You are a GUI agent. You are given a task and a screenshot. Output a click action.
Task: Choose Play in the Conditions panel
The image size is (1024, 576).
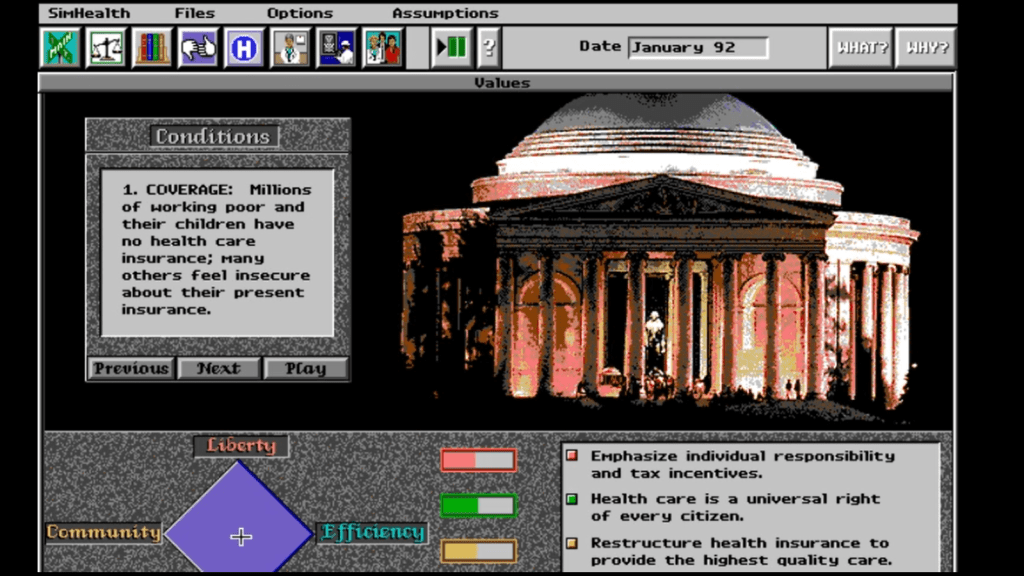[306, 368]
